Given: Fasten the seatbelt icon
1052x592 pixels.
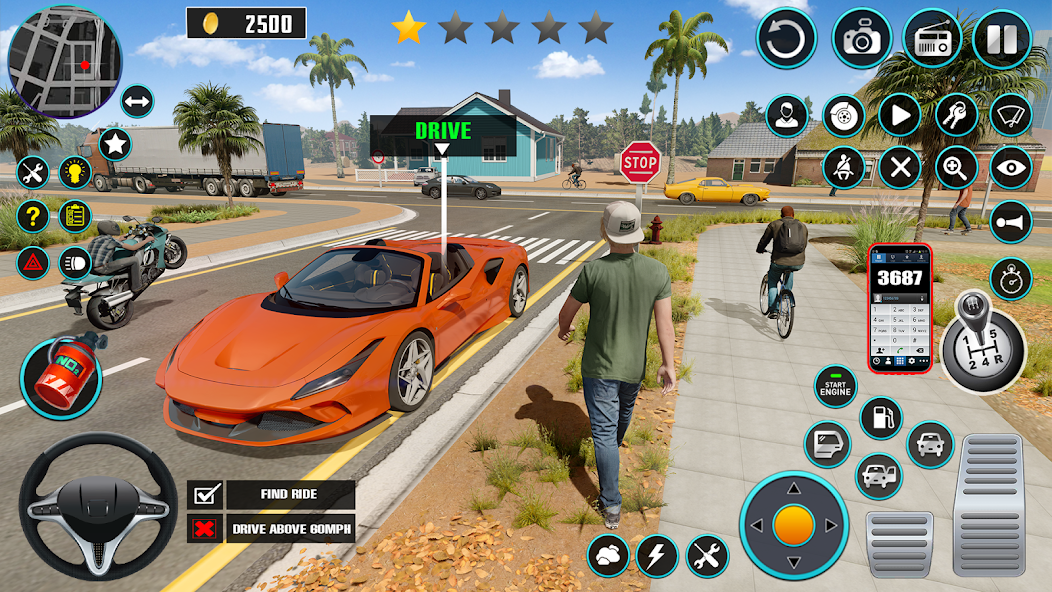Looking at the screenshot, I should tap(843, 167).
